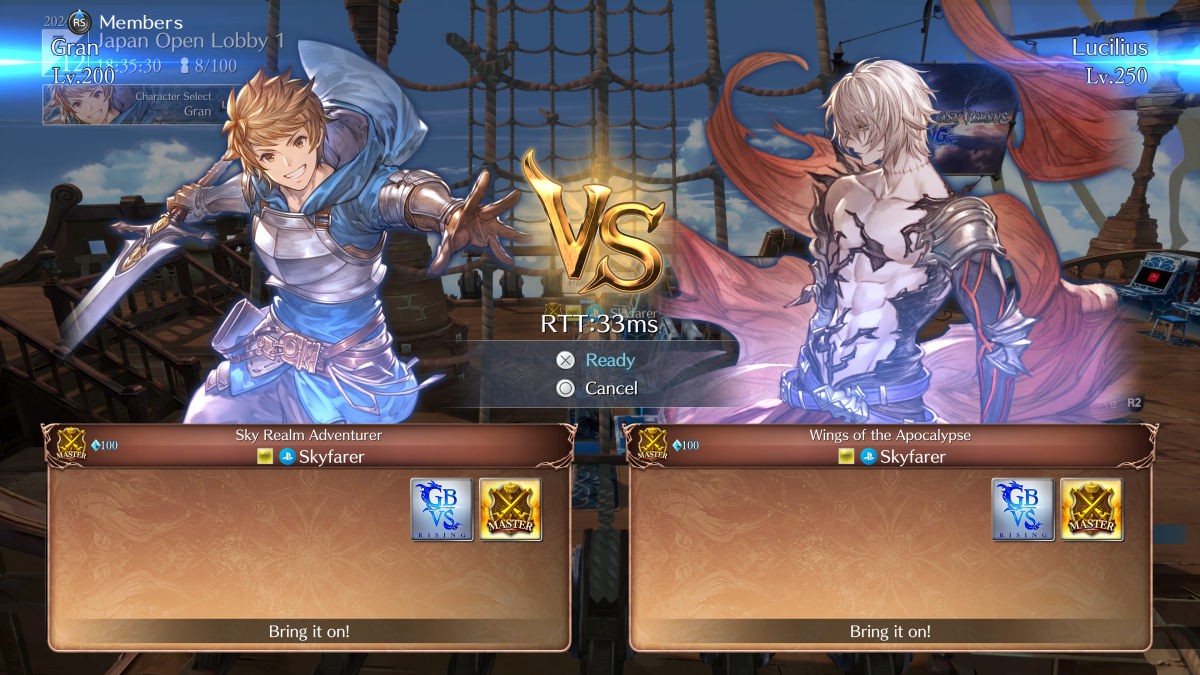Open the Gran Character Select panel
This screenshot has width=1200, height=675.
click(x=130, y=104)
